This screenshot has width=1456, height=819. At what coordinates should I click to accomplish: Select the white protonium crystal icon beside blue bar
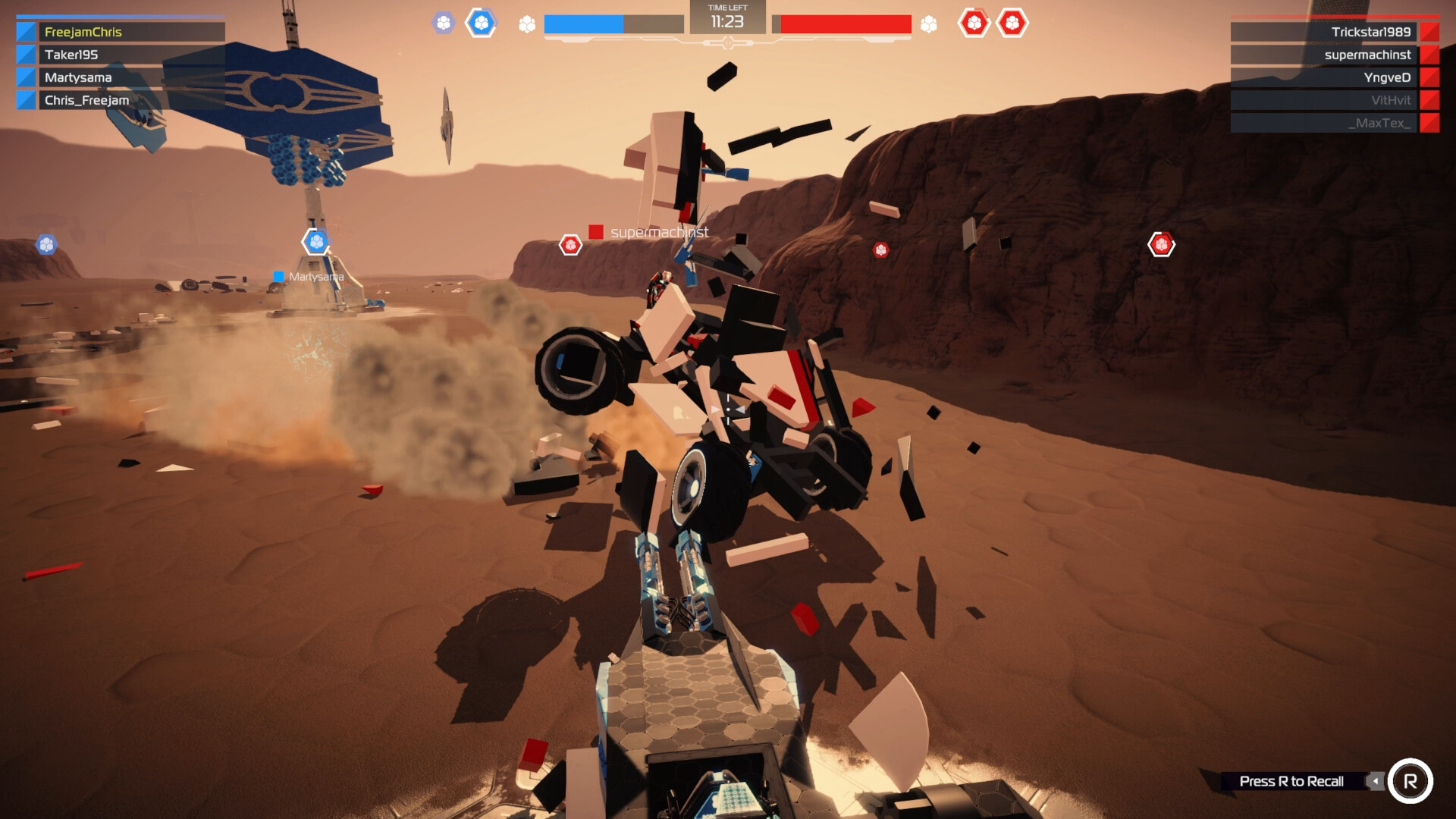(526, 23)
